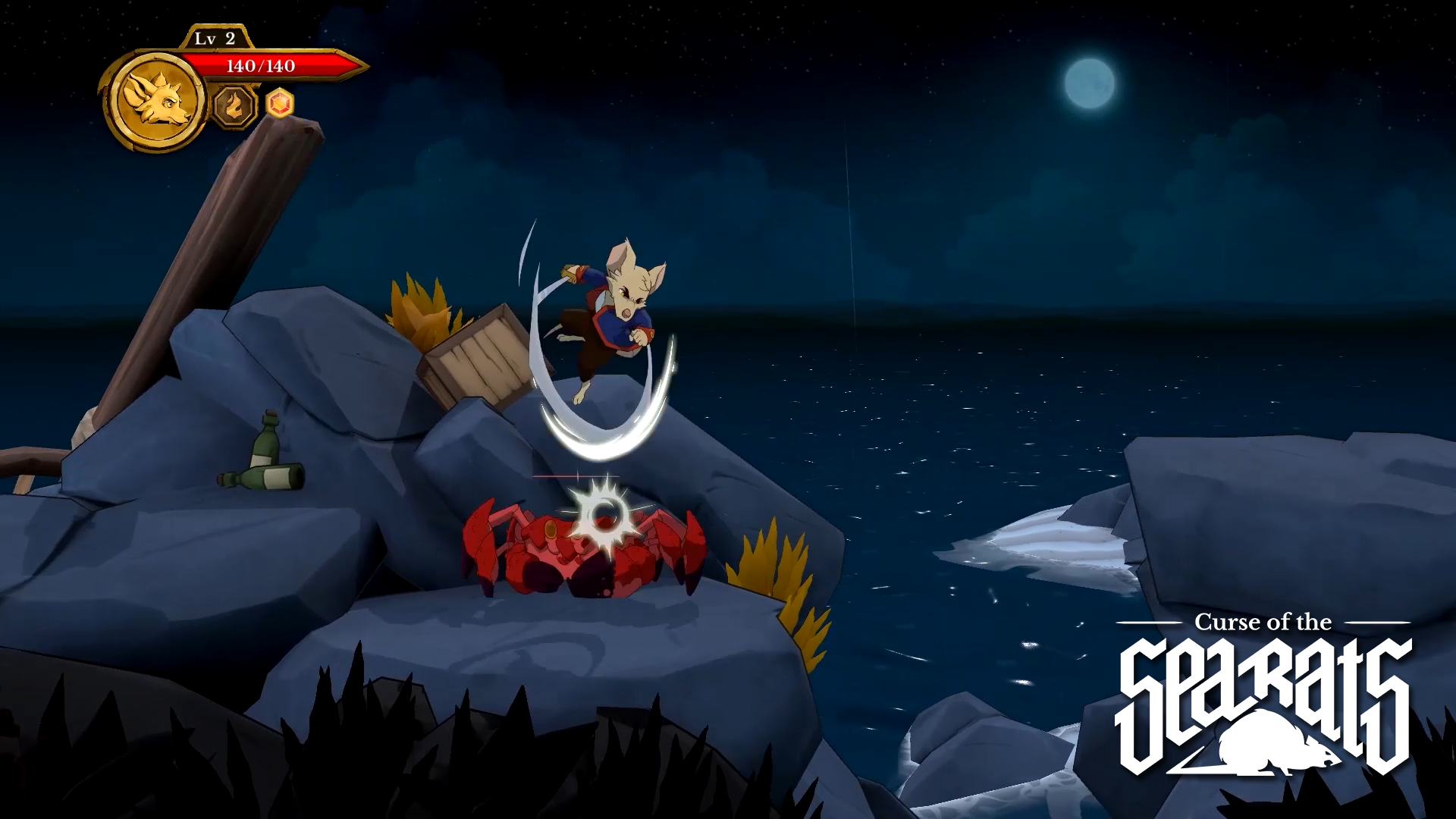The width and height of the screenshot is (1456, 819).
Task: Click the red 140/140 health bar
Action: pos(262,68)
